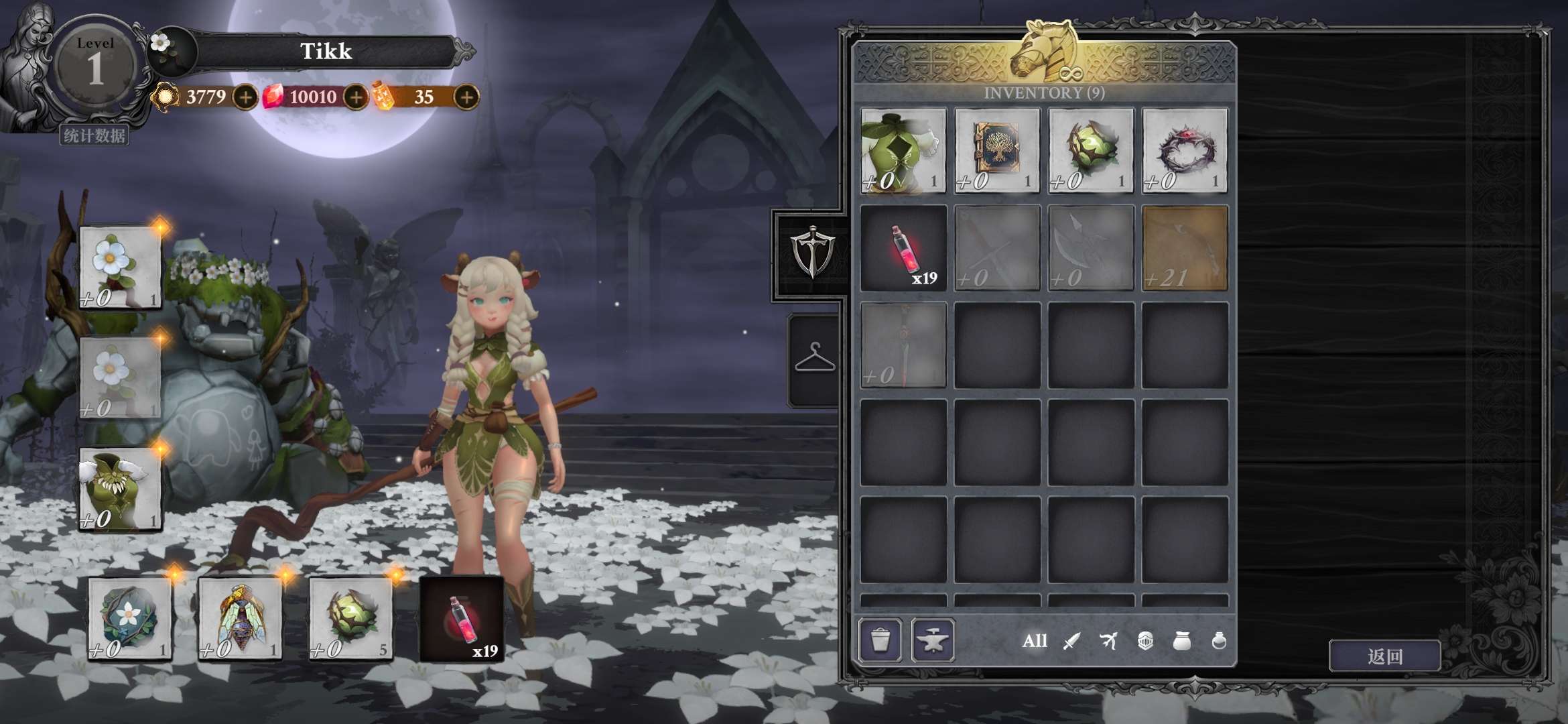1568x724 pixels.
Task: Add red gems with the plus button
Action: click(x=356, y=98)
